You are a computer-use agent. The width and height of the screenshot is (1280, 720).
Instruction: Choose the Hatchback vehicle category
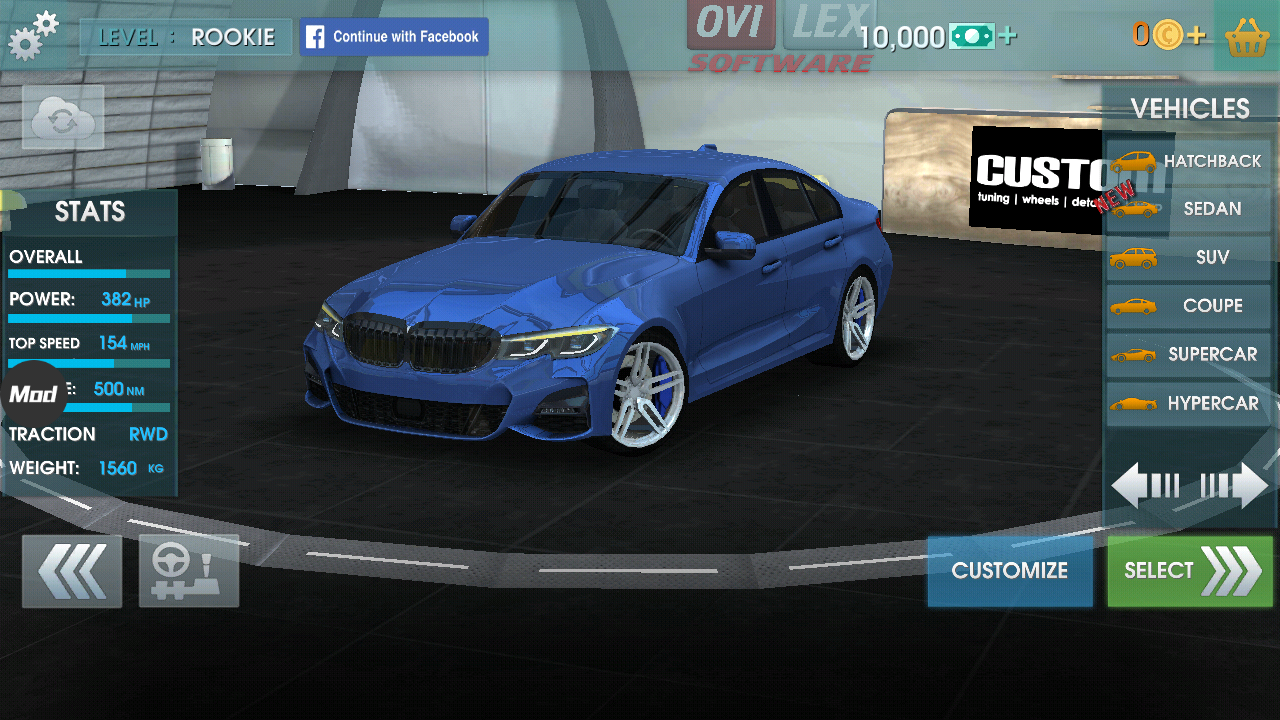[1188, 161]
